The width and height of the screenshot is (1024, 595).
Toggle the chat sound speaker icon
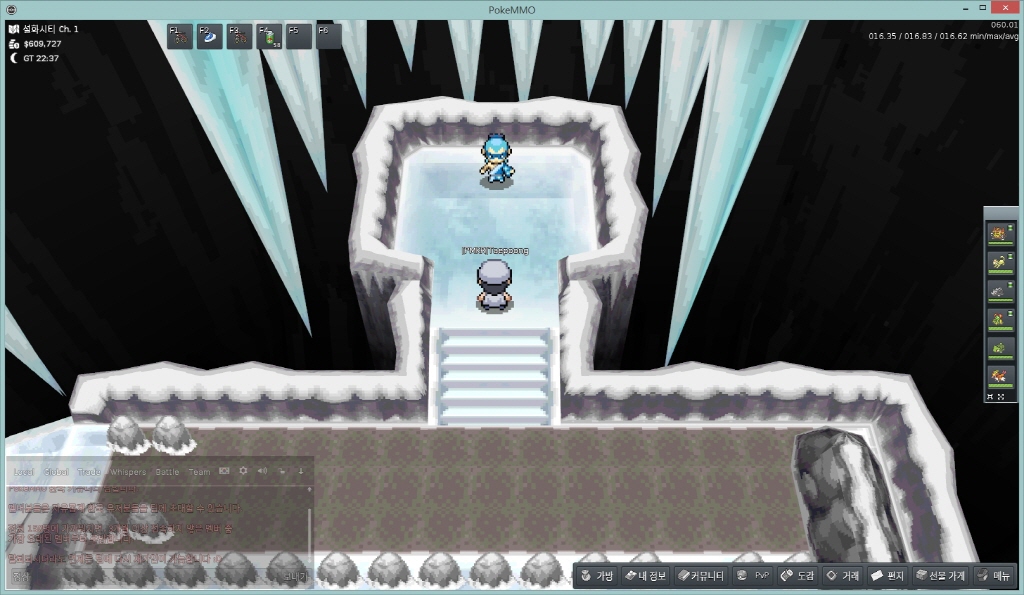click(x=262, y=471)
